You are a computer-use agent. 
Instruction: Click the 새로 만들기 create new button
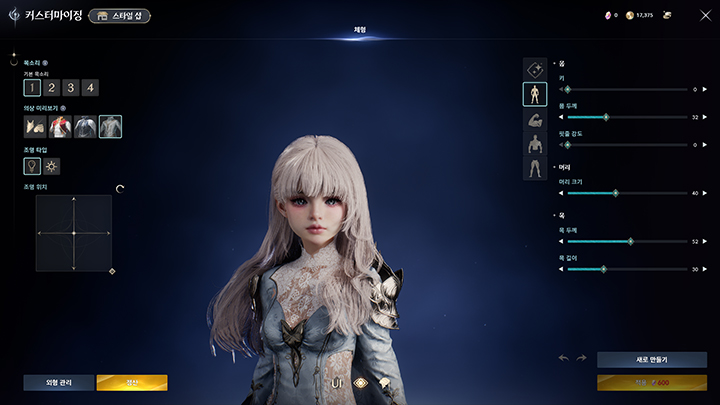[651, 359]
